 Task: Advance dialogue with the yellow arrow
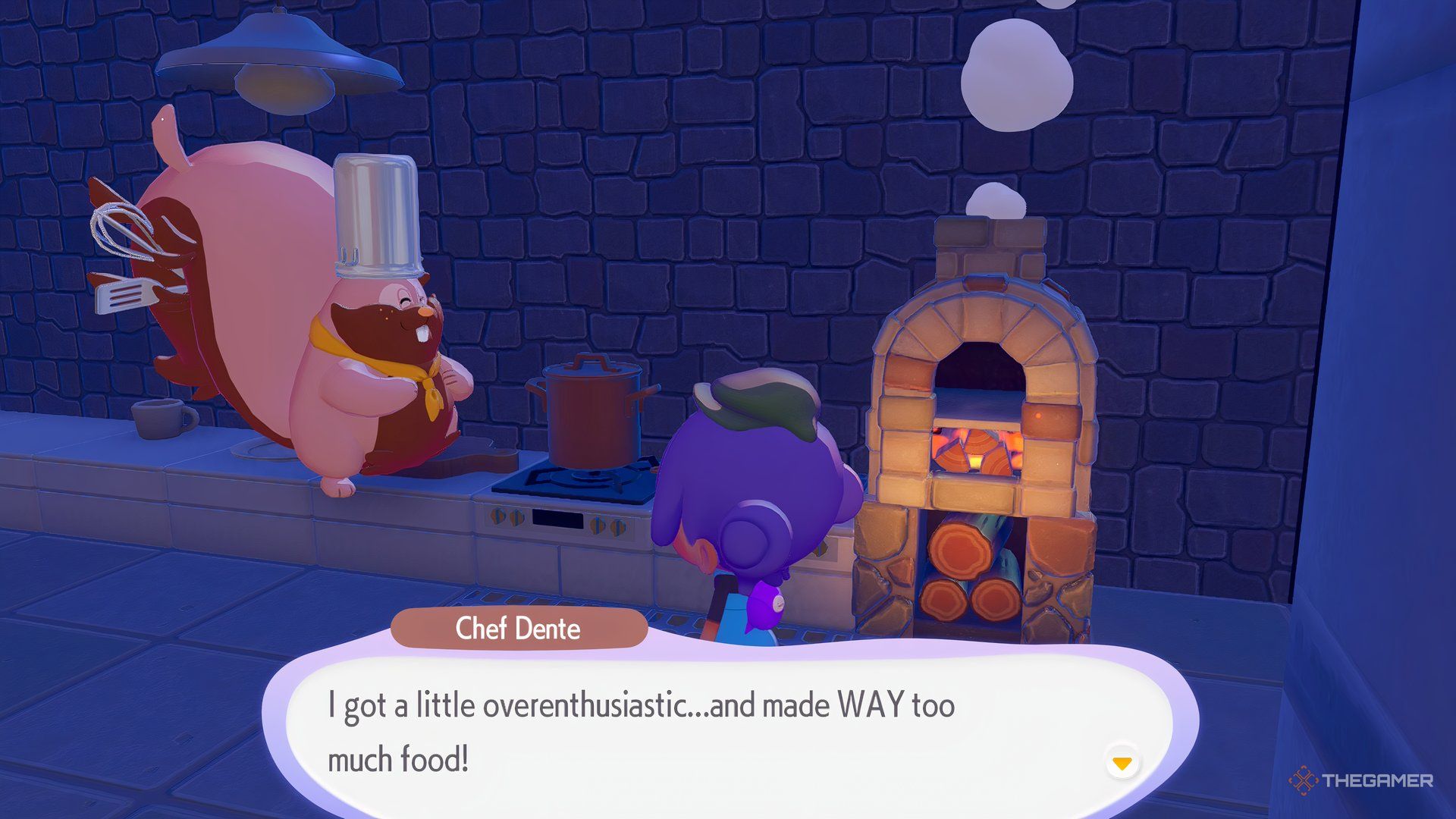[x=1122, y=762]
